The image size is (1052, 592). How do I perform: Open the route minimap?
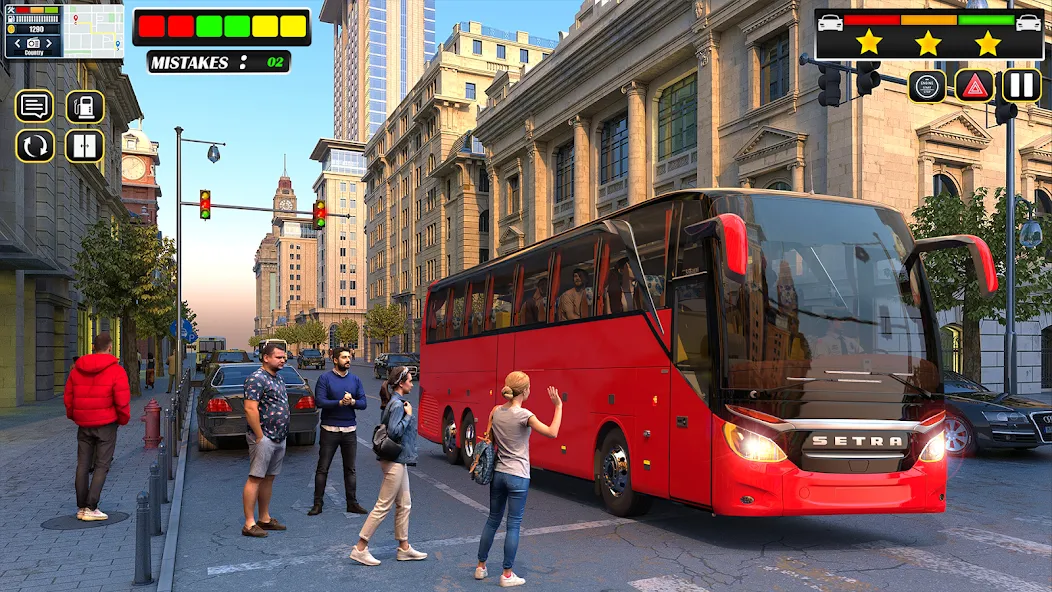[x=93, y=31]
